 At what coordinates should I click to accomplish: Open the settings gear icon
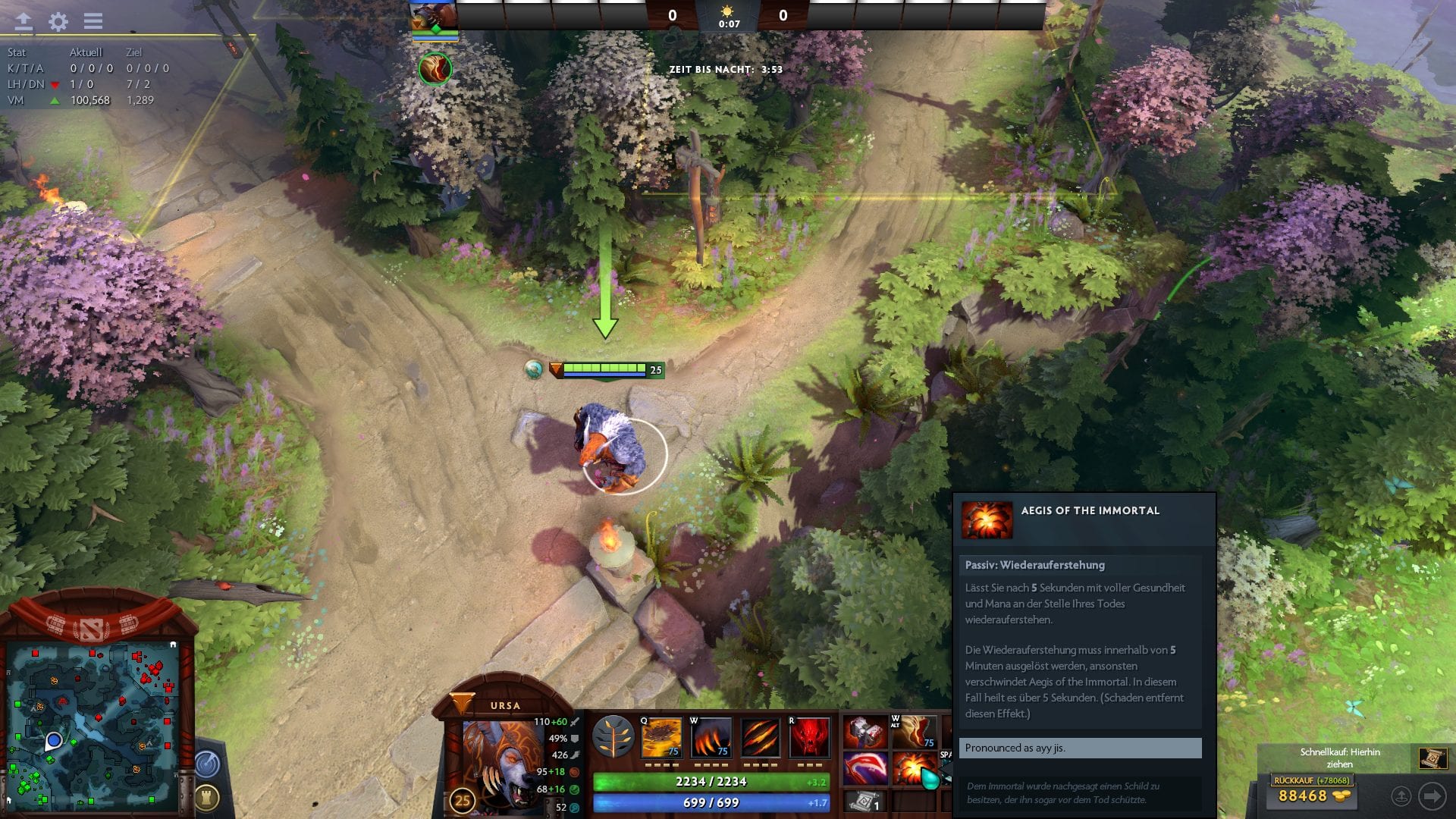pyautogui.click(x=57, y=20)
